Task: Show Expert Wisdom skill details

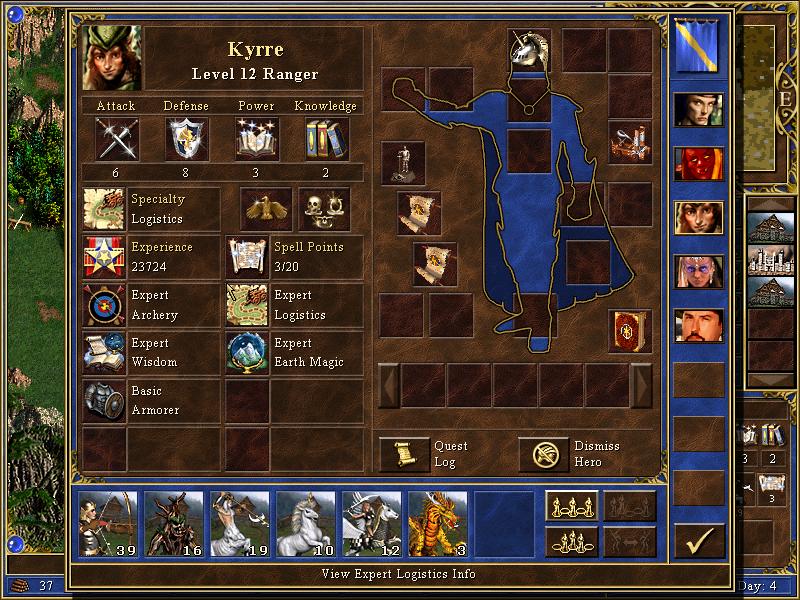Action: pyautogui.click(x=104, y=353)
